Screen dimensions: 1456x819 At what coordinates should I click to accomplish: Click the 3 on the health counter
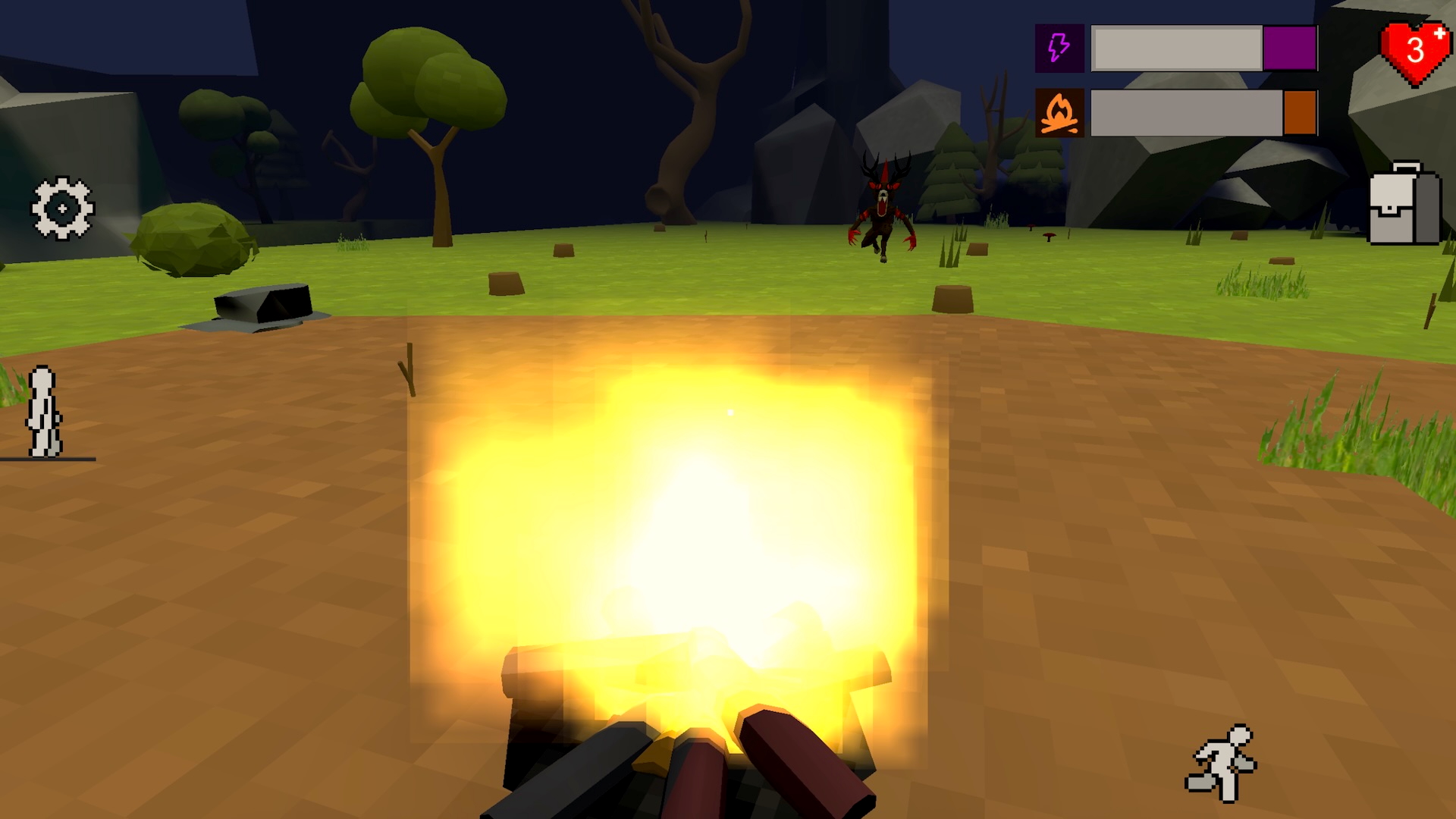(x=1417, y=49)
